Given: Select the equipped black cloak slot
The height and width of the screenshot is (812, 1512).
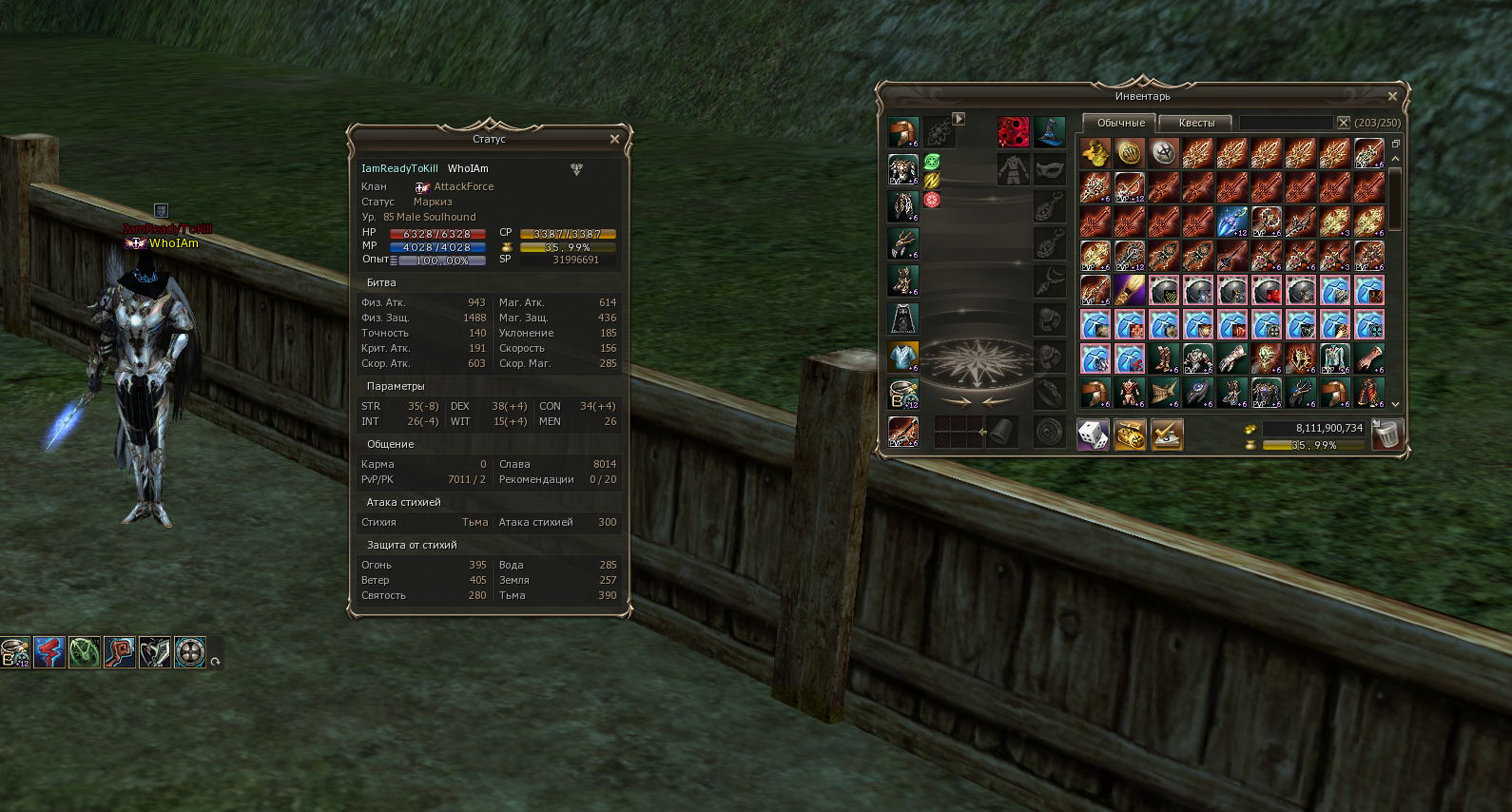Looking at the screenshot, I should [x=903, y=318].
